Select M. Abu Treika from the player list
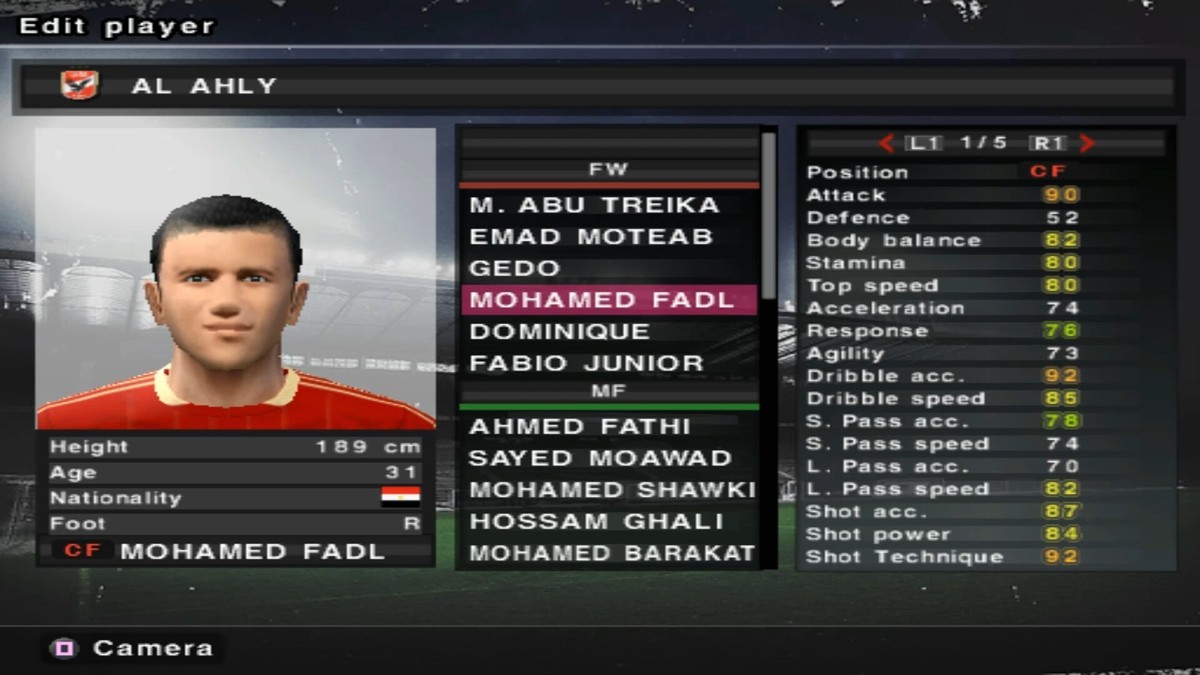This screenshot has width=1200, height=675. pos(595,206)
